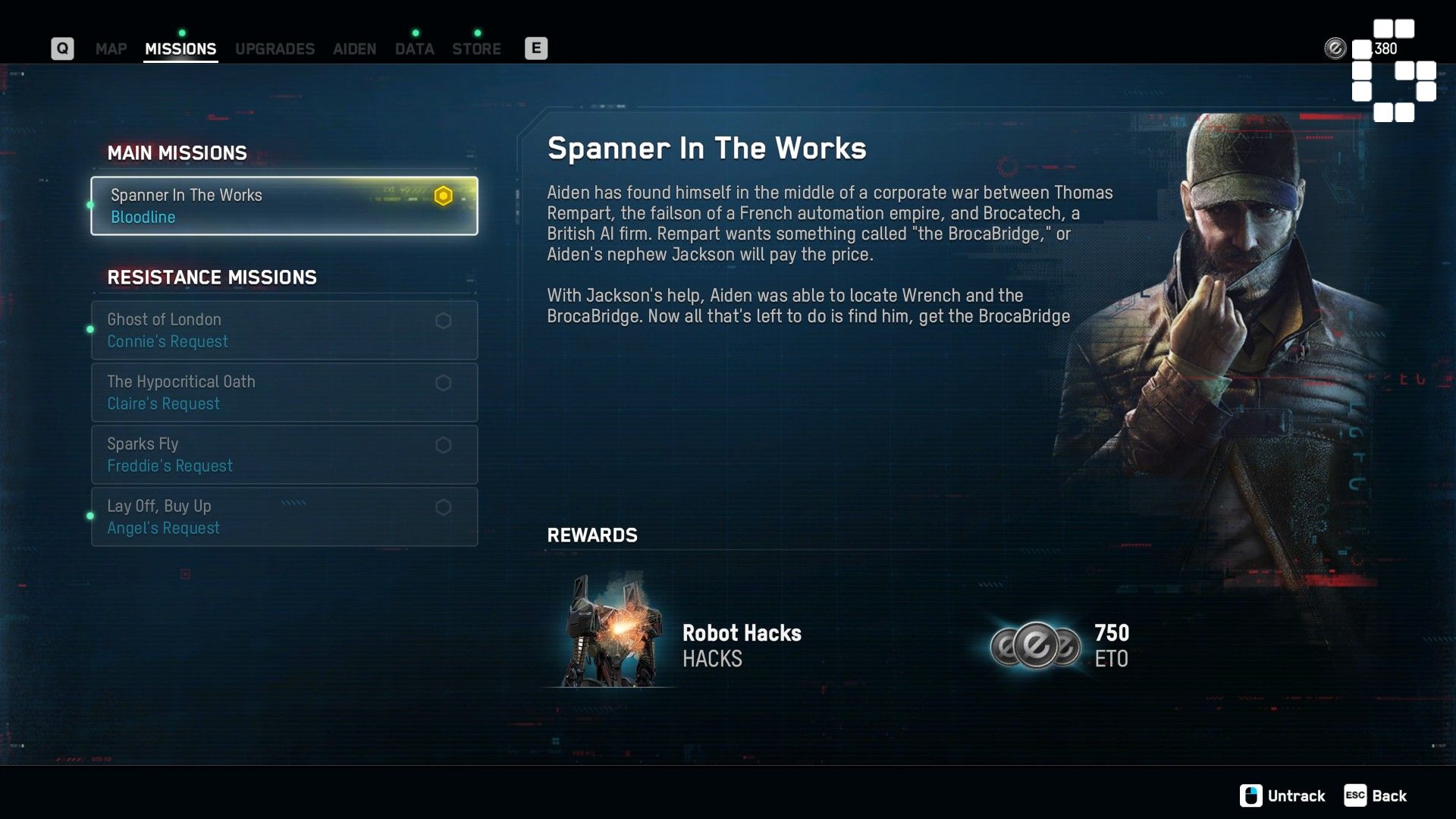1456x819 pixels.
Task: Click the Q shortcut key icon
Action: tap(62, 48)
